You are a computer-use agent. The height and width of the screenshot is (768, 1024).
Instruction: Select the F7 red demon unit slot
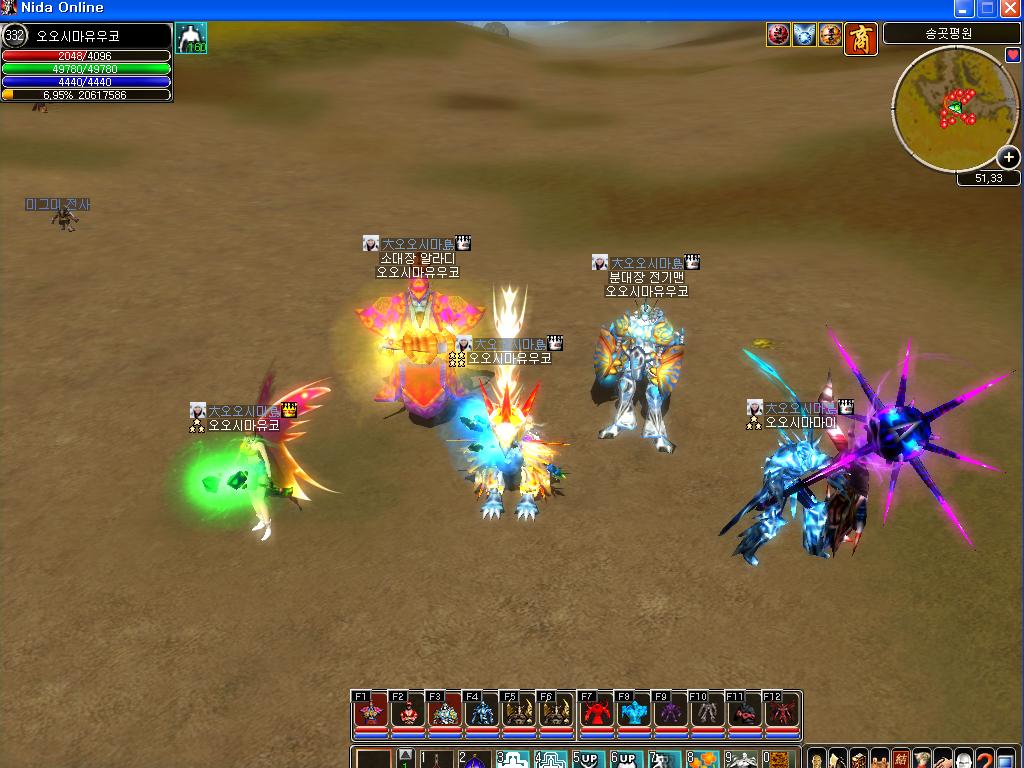tap(597, 714)
